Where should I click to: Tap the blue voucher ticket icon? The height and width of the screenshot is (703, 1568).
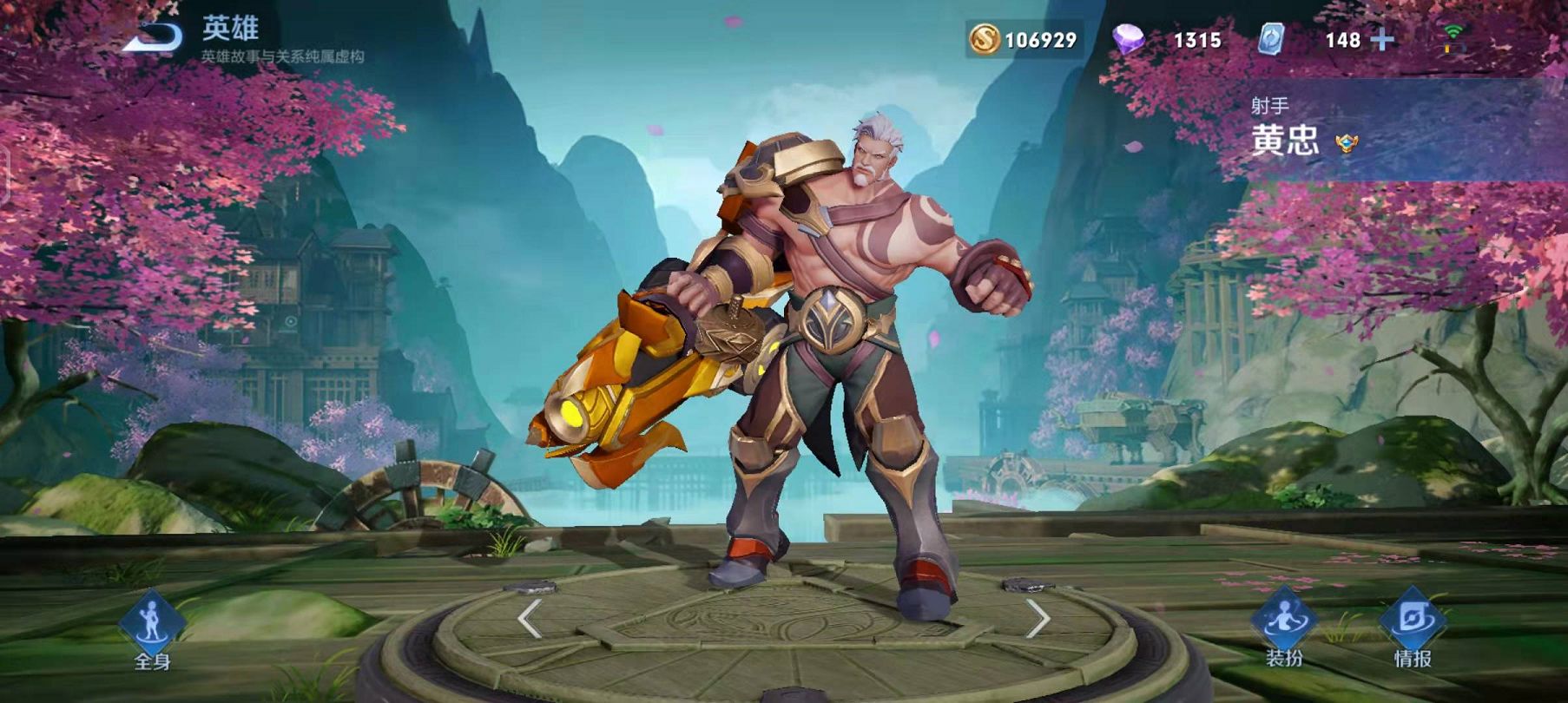(1271, 39)
